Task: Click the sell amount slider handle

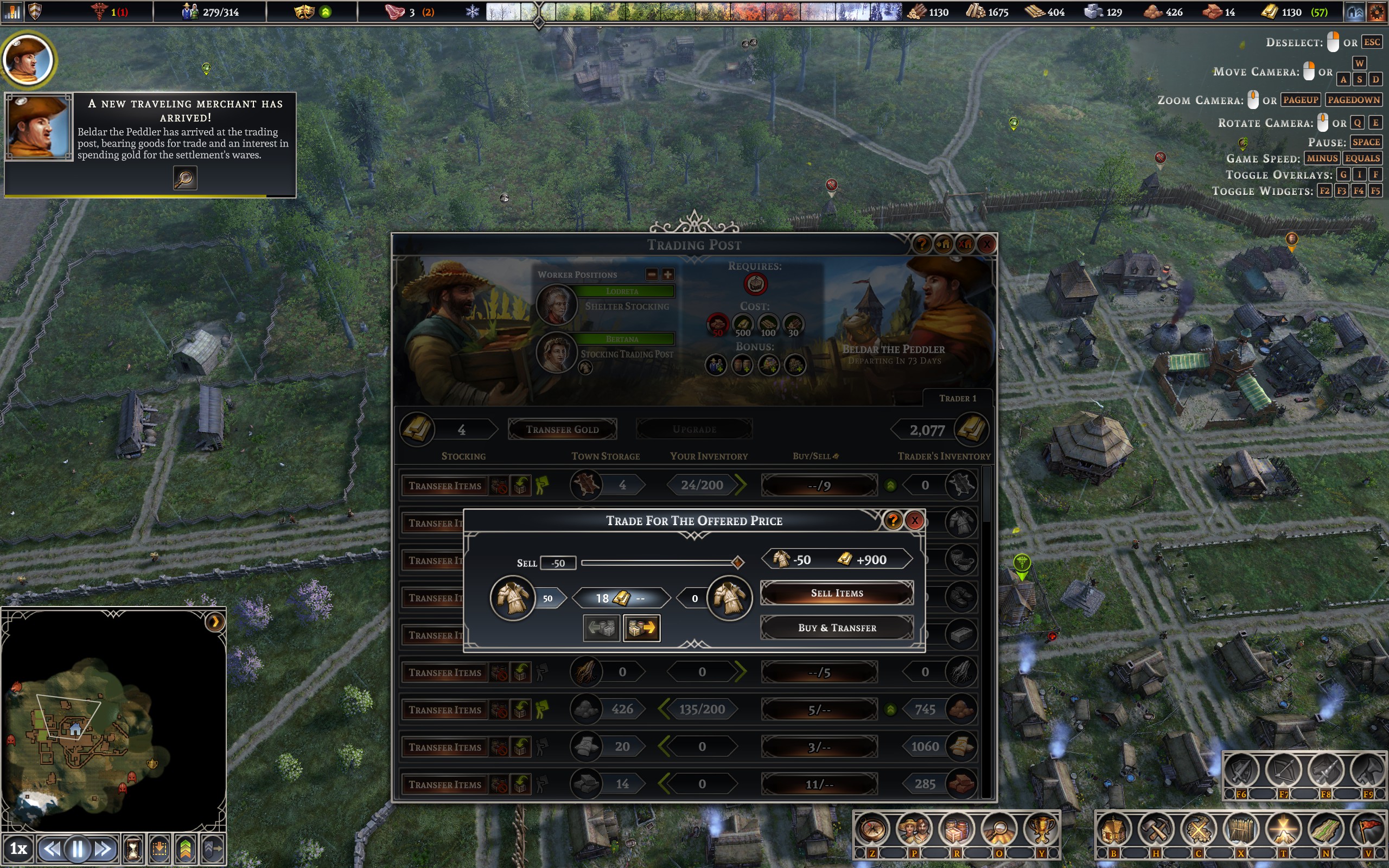Action: tap(737, 563)
